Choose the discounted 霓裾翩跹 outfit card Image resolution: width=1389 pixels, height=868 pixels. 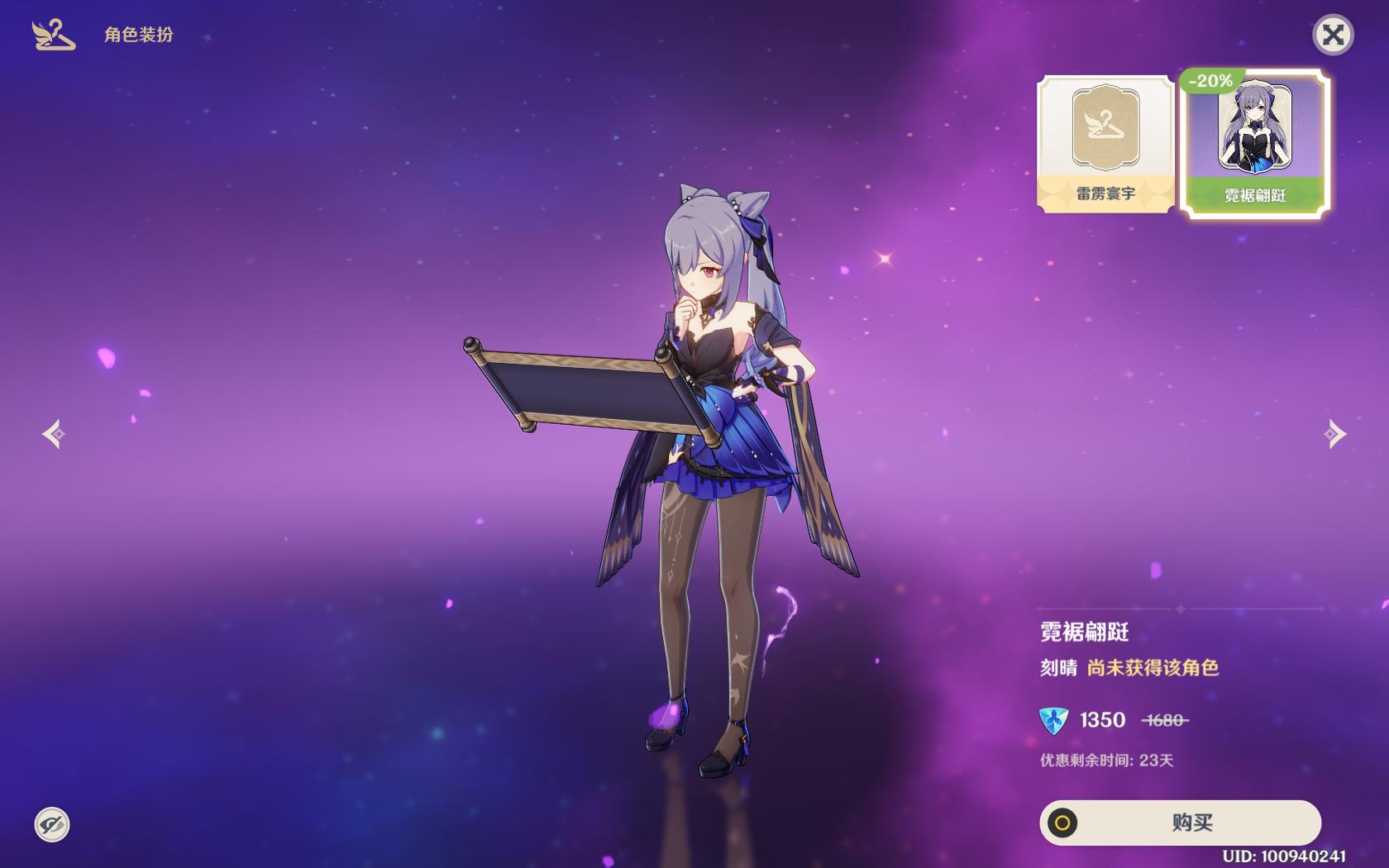pos(1254,144)
